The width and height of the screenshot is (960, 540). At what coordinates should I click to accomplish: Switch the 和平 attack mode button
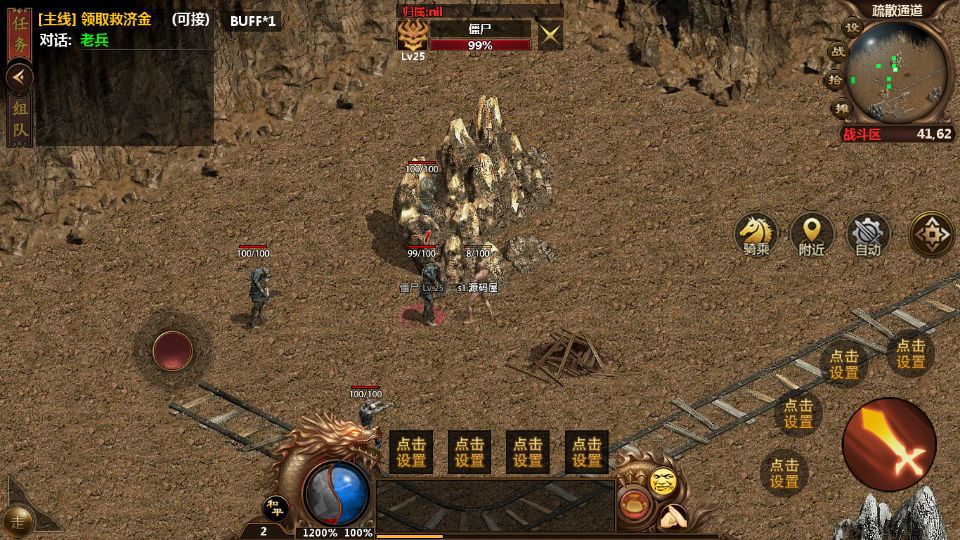click(275, 507)
